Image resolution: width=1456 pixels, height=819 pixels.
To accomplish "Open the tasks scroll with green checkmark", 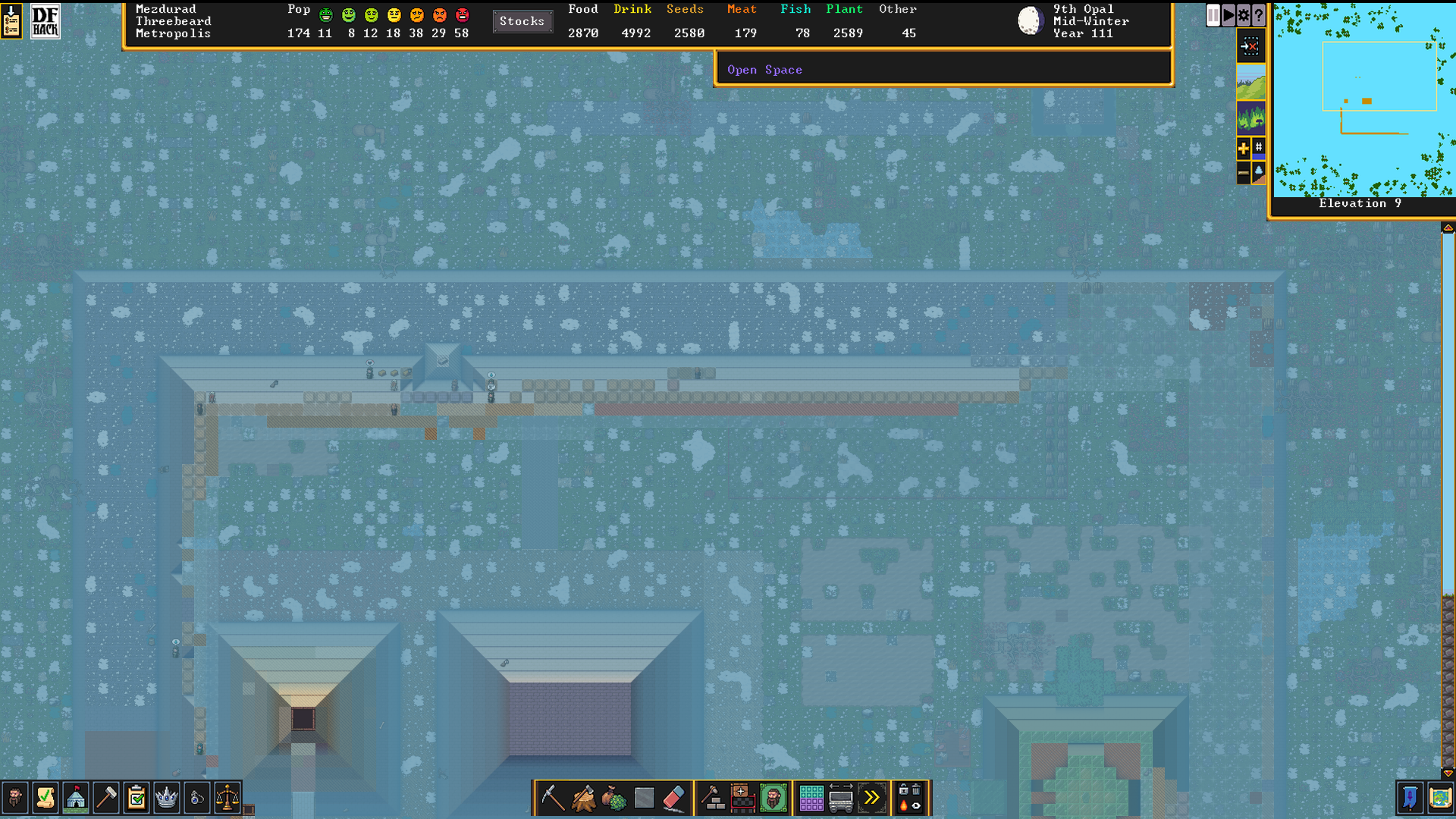I will click(45, 798).
